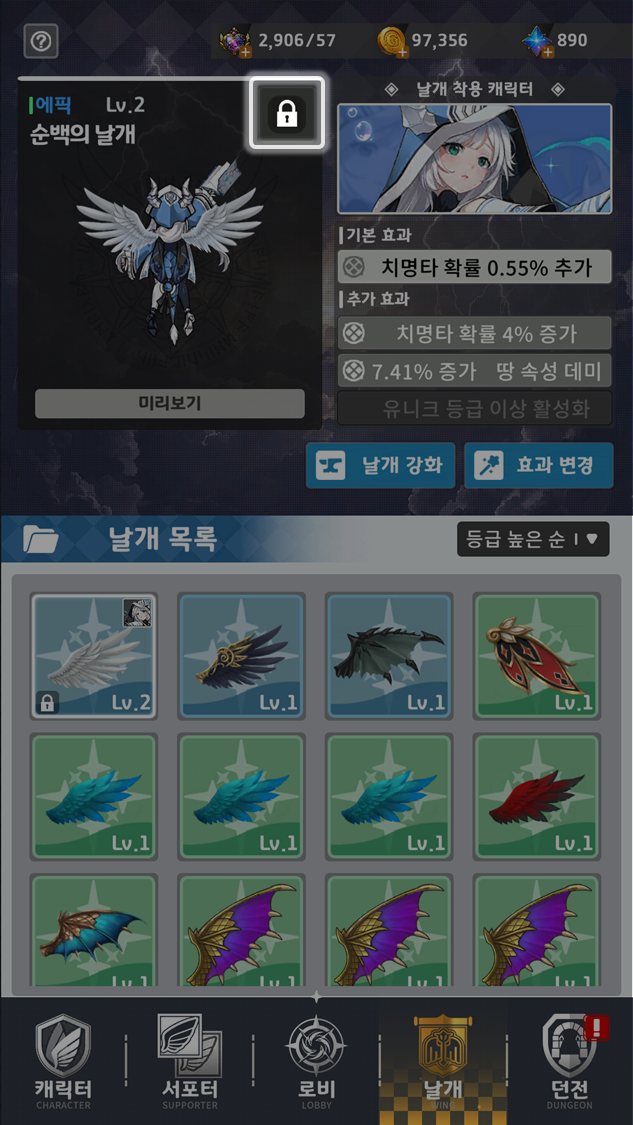Toggle the wing lock icon
The width and height of the screenshot is (633, 1125).
(287, 113)
